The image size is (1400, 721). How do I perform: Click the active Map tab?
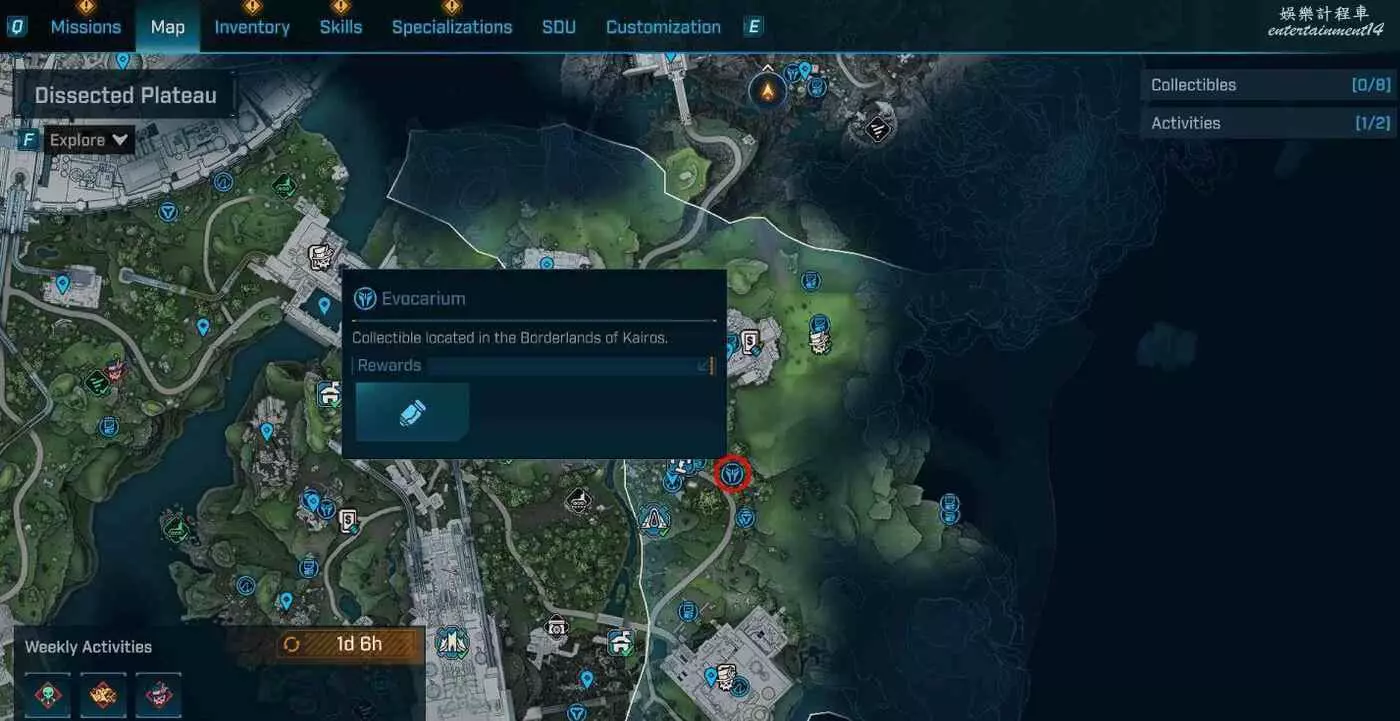(x=167, y=27)
